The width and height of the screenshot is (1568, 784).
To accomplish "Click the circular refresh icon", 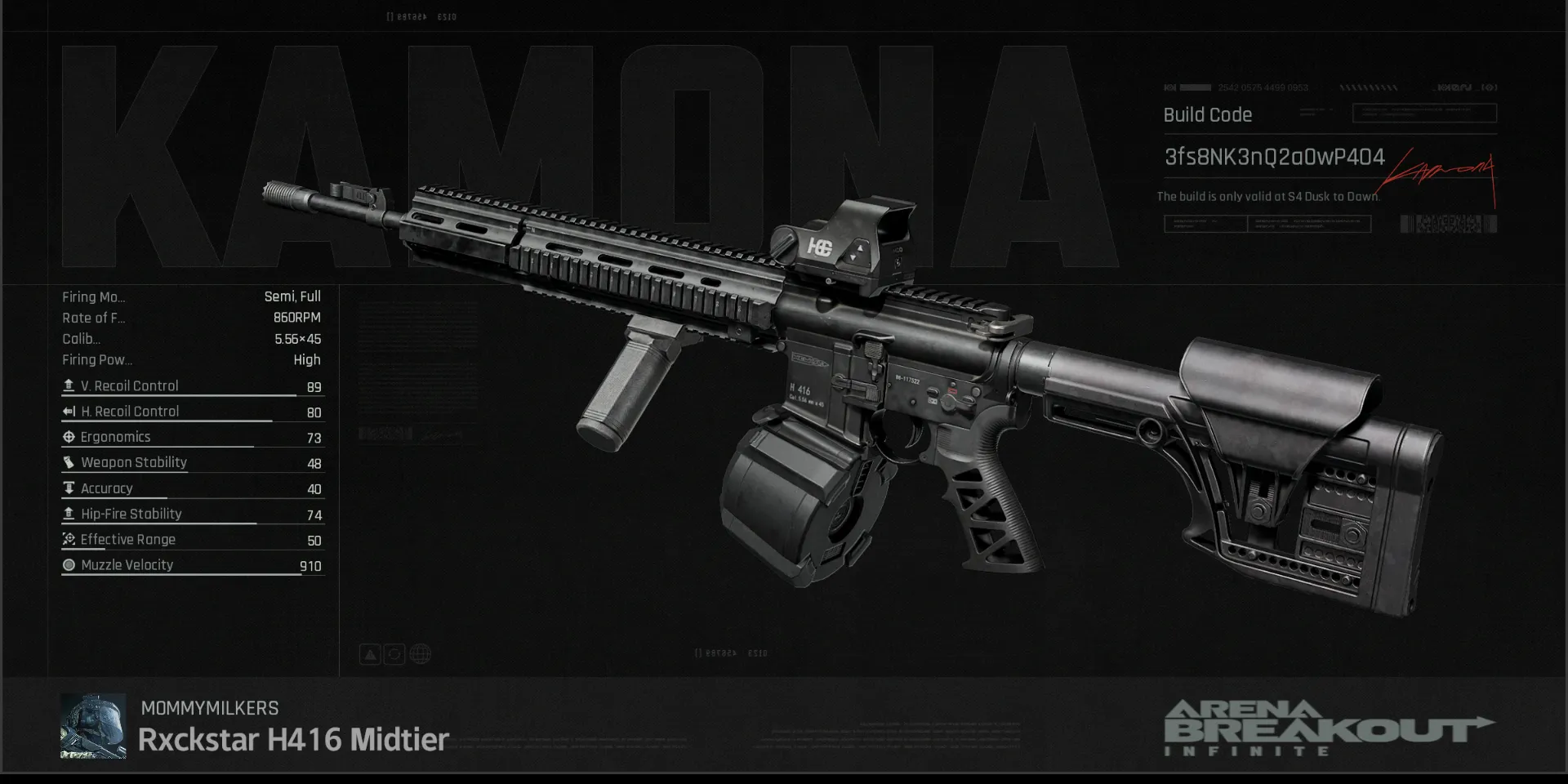I will pyautogui.click(x=394, y=654).
